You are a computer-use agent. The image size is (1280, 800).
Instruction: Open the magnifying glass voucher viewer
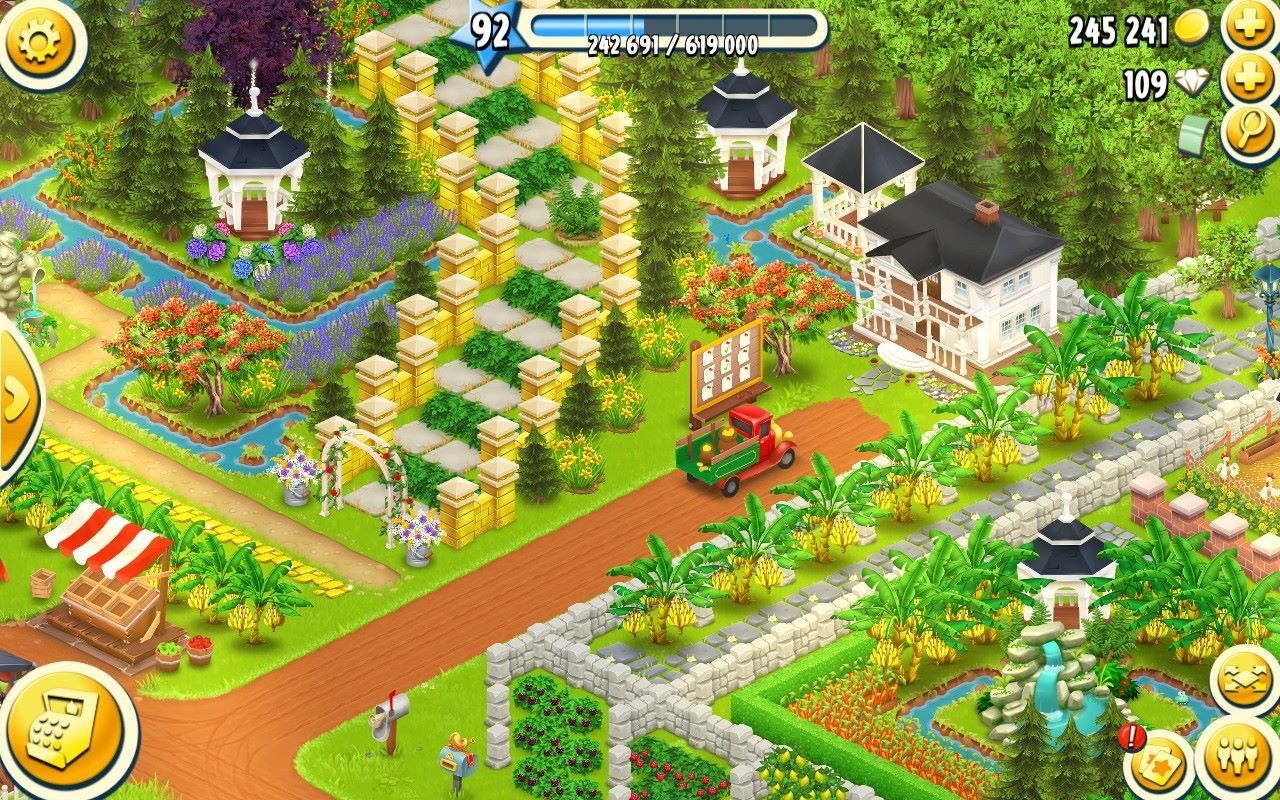[1250, 133]
